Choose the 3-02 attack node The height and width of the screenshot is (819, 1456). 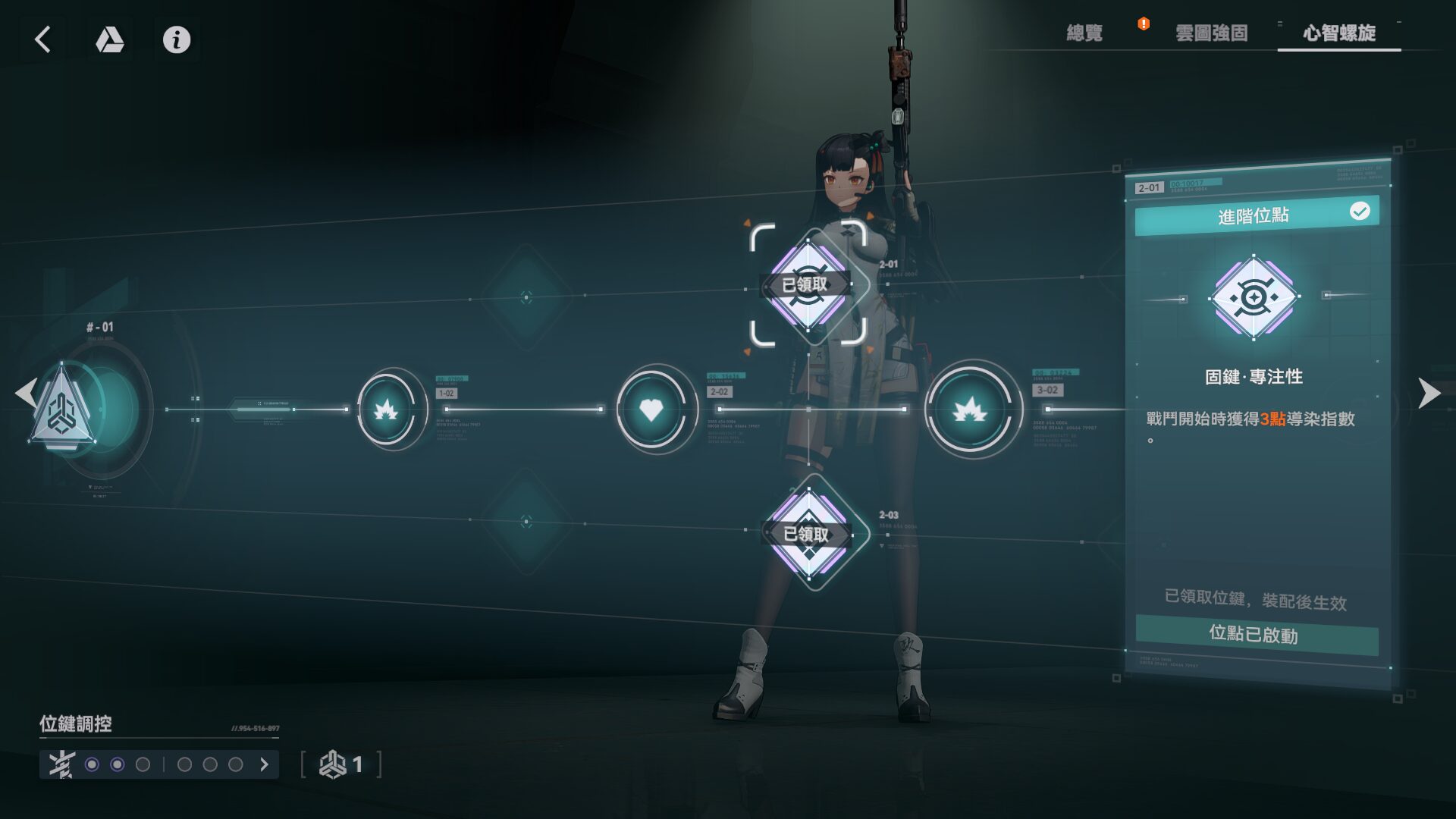[970, 410]
